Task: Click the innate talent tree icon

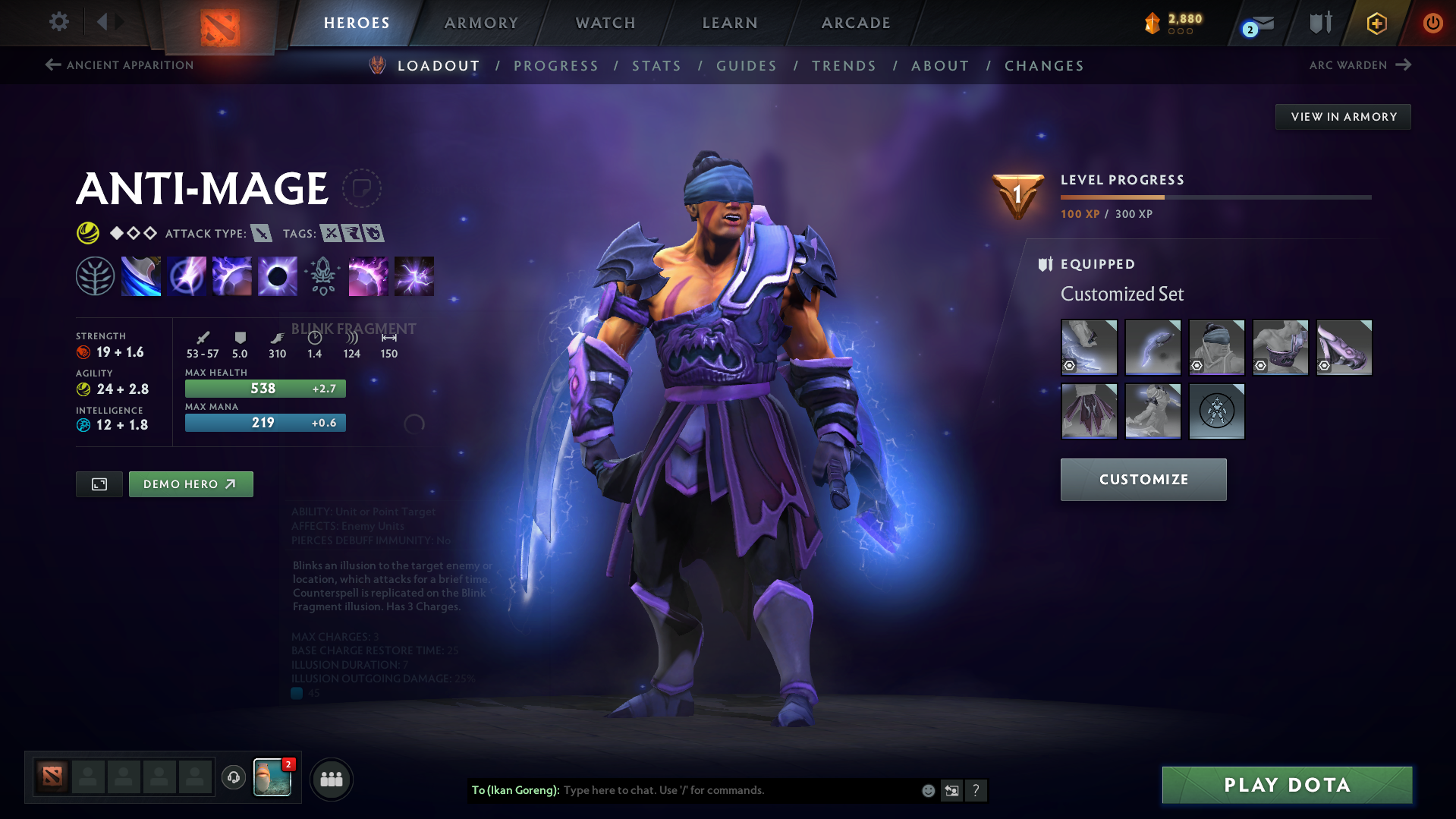Action: [96, 276]
